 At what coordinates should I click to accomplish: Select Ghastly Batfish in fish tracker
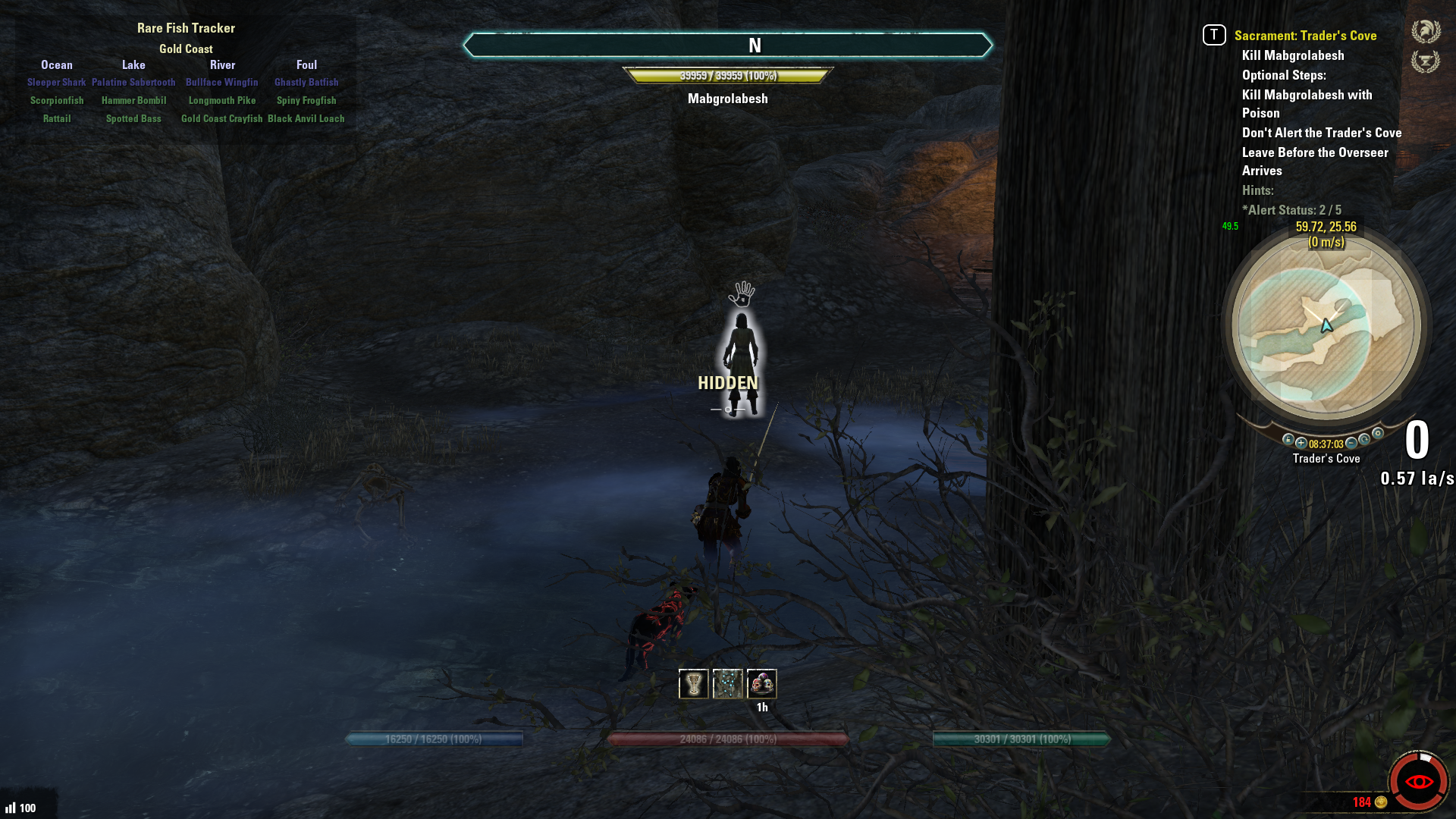[306, 83]
